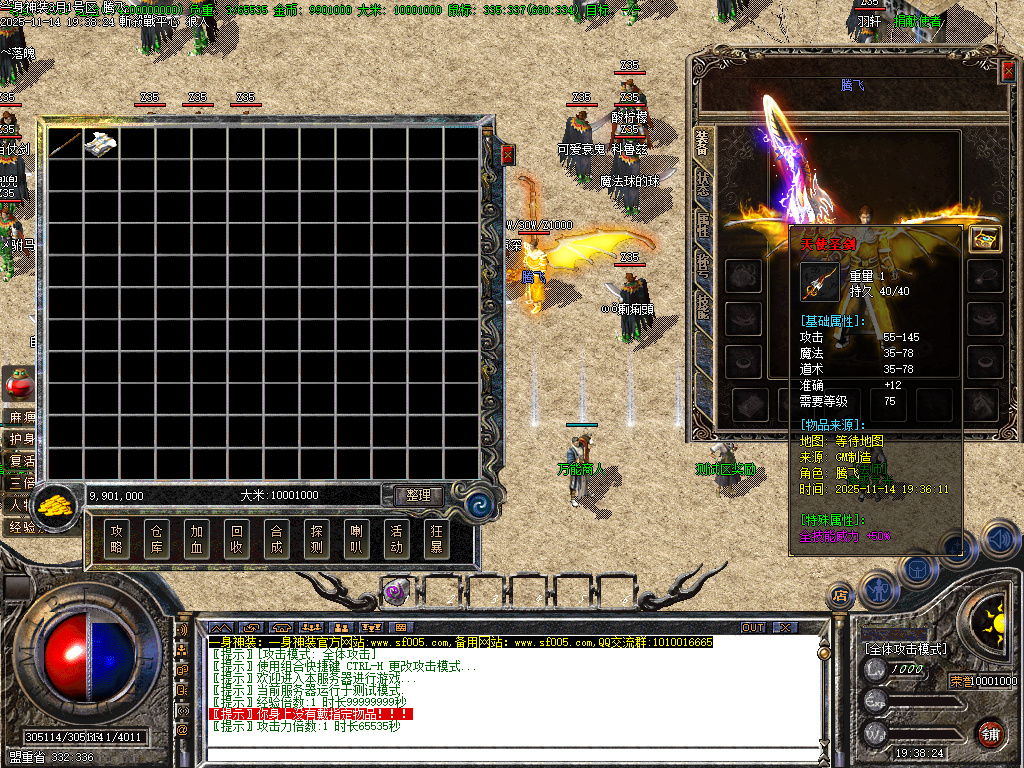Open the treasure chest icon in the equipment panel
Image resolution: width=1024 pixels, height=768 pixels.
tap(985, 239)
